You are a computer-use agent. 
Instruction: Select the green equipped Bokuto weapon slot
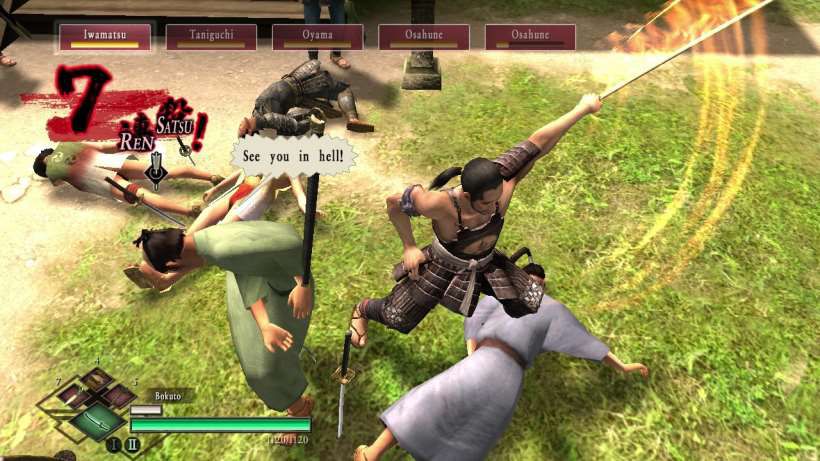[97, 419]
